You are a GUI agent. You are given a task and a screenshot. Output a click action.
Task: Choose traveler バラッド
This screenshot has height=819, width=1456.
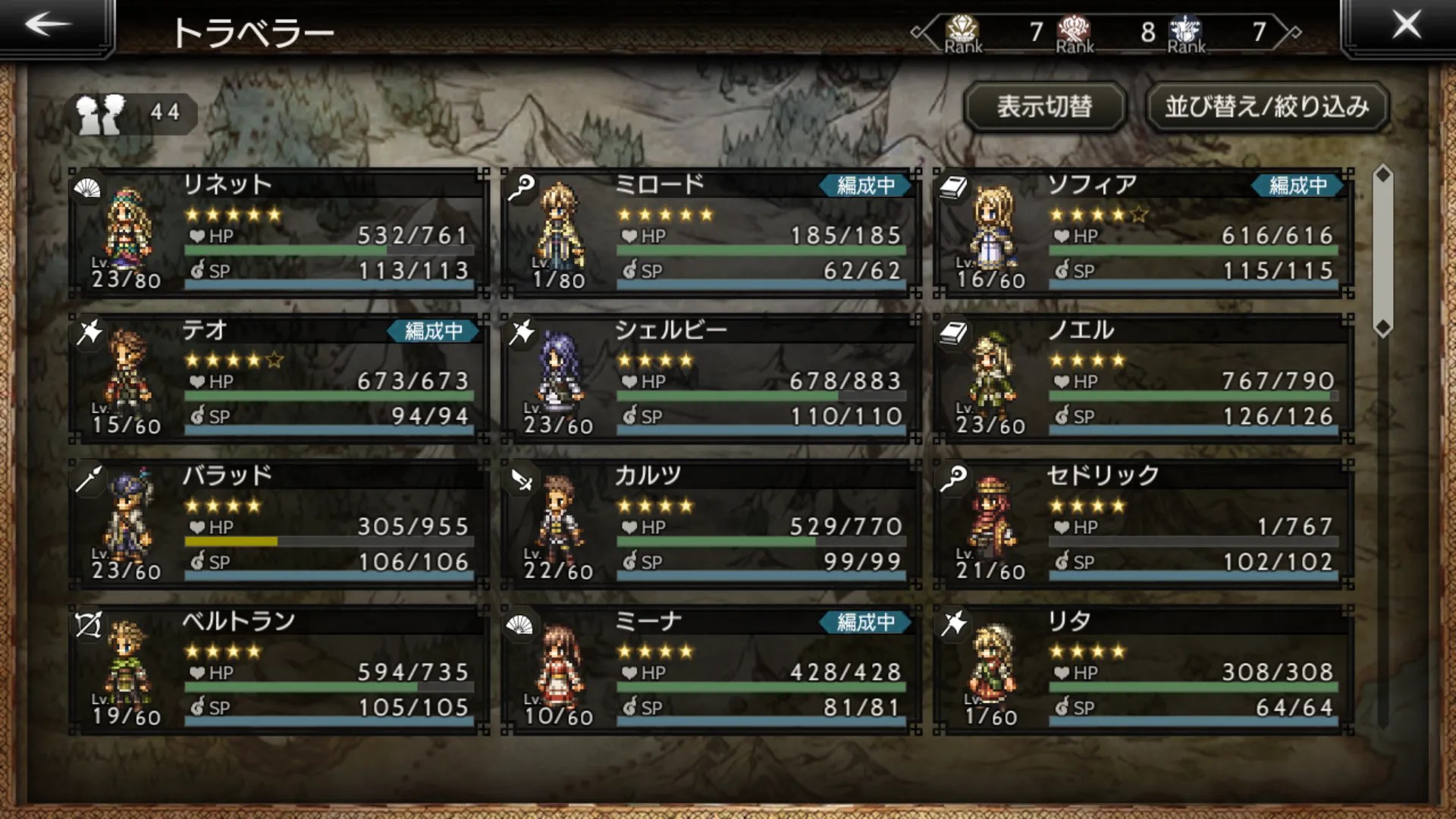tap(278, 525)
